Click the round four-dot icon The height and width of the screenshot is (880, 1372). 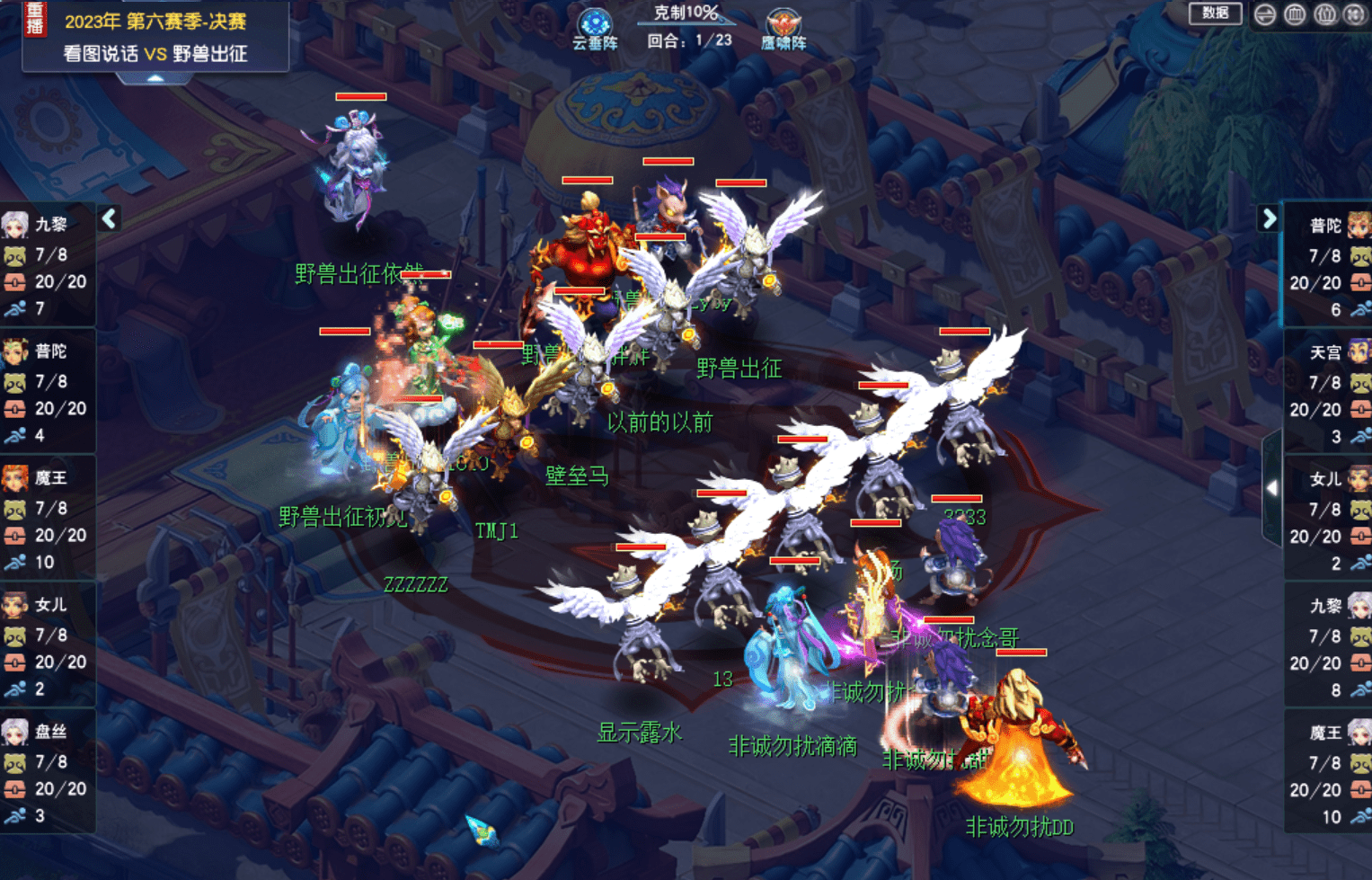(1355, 14)
